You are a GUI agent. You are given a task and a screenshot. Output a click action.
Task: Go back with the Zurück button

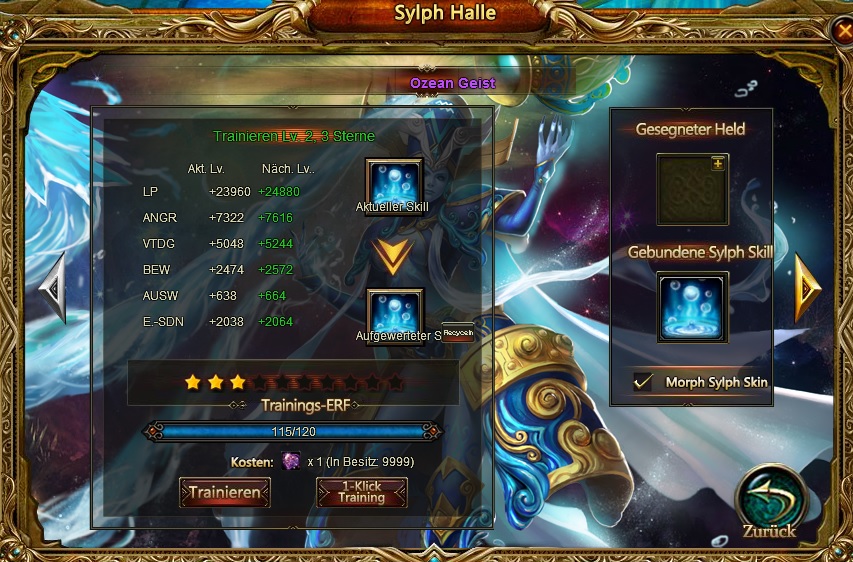coord(768,503)
